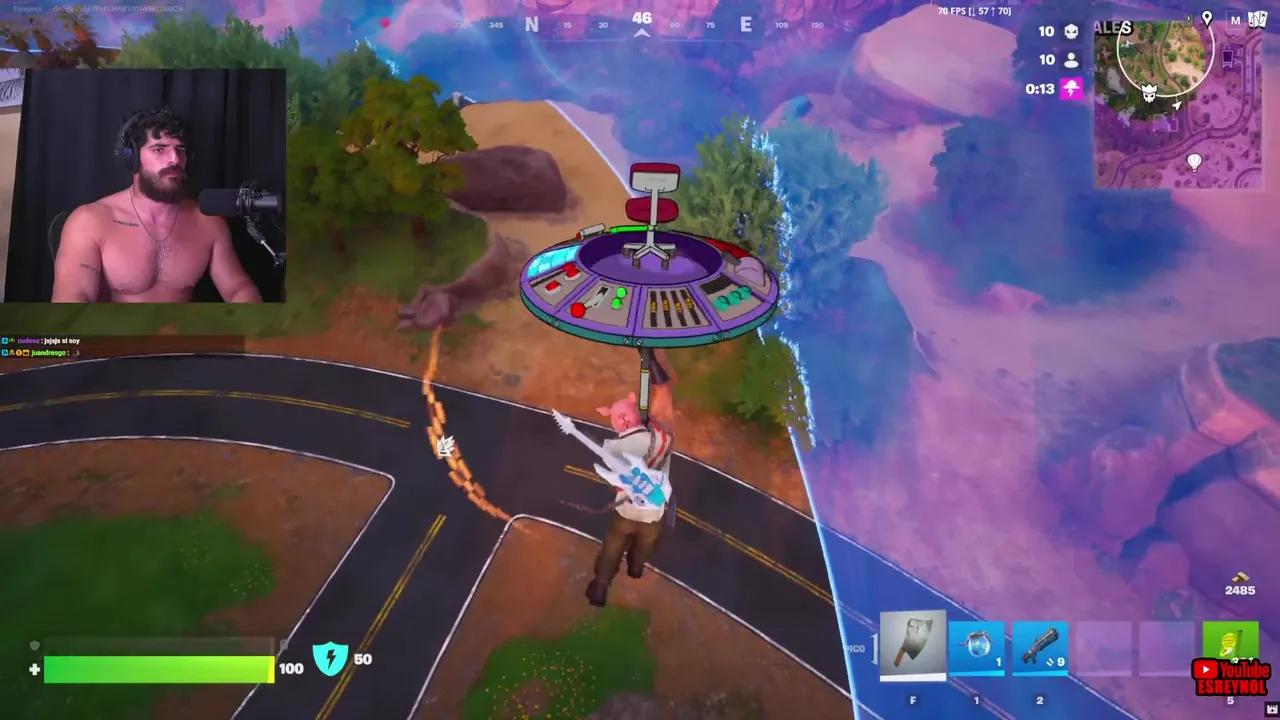Click the M map shortcut icon

1235,21
